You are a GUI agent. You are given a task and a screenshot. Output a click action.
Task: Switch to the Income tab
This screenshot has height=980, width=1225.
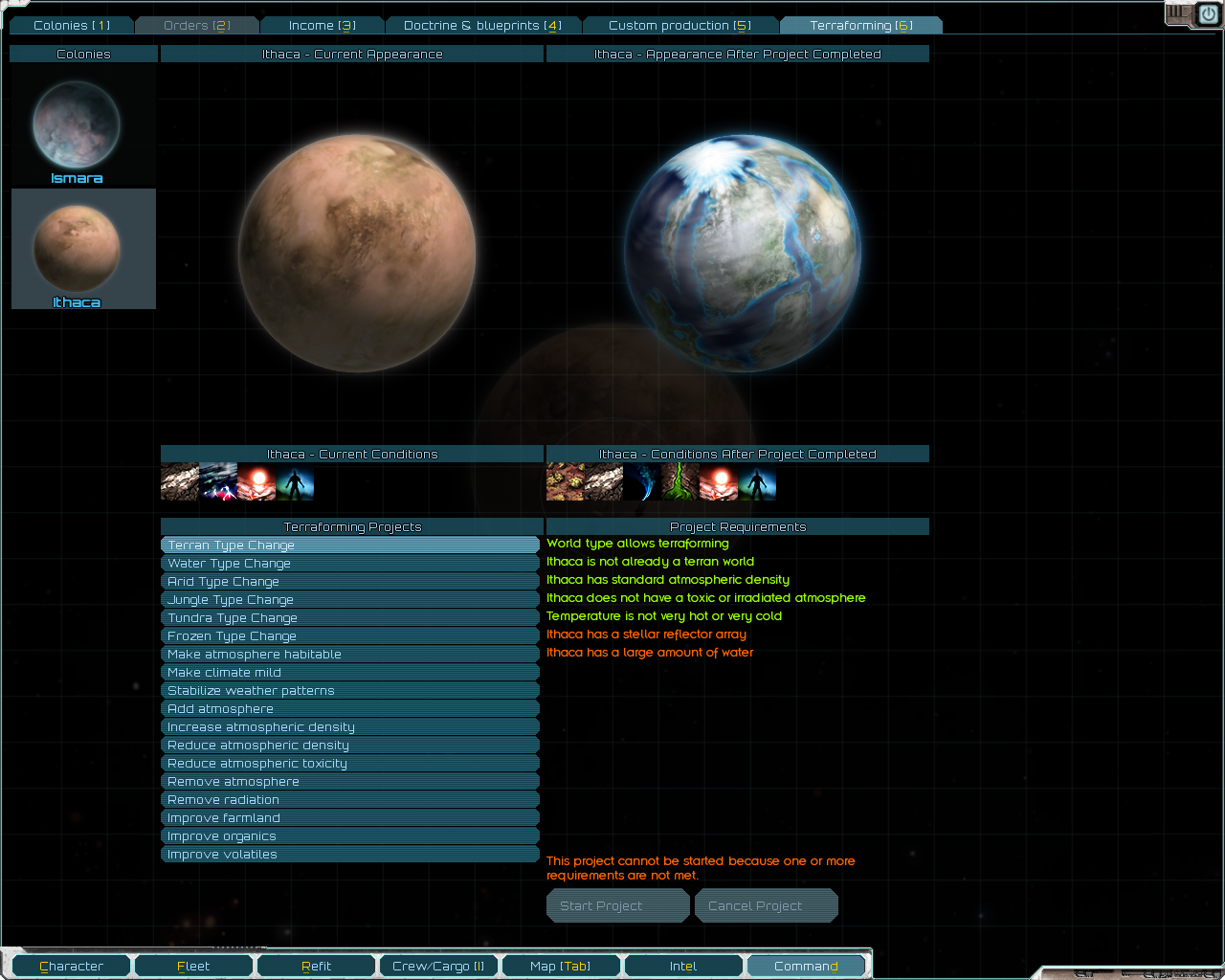(x=322, y=25)
